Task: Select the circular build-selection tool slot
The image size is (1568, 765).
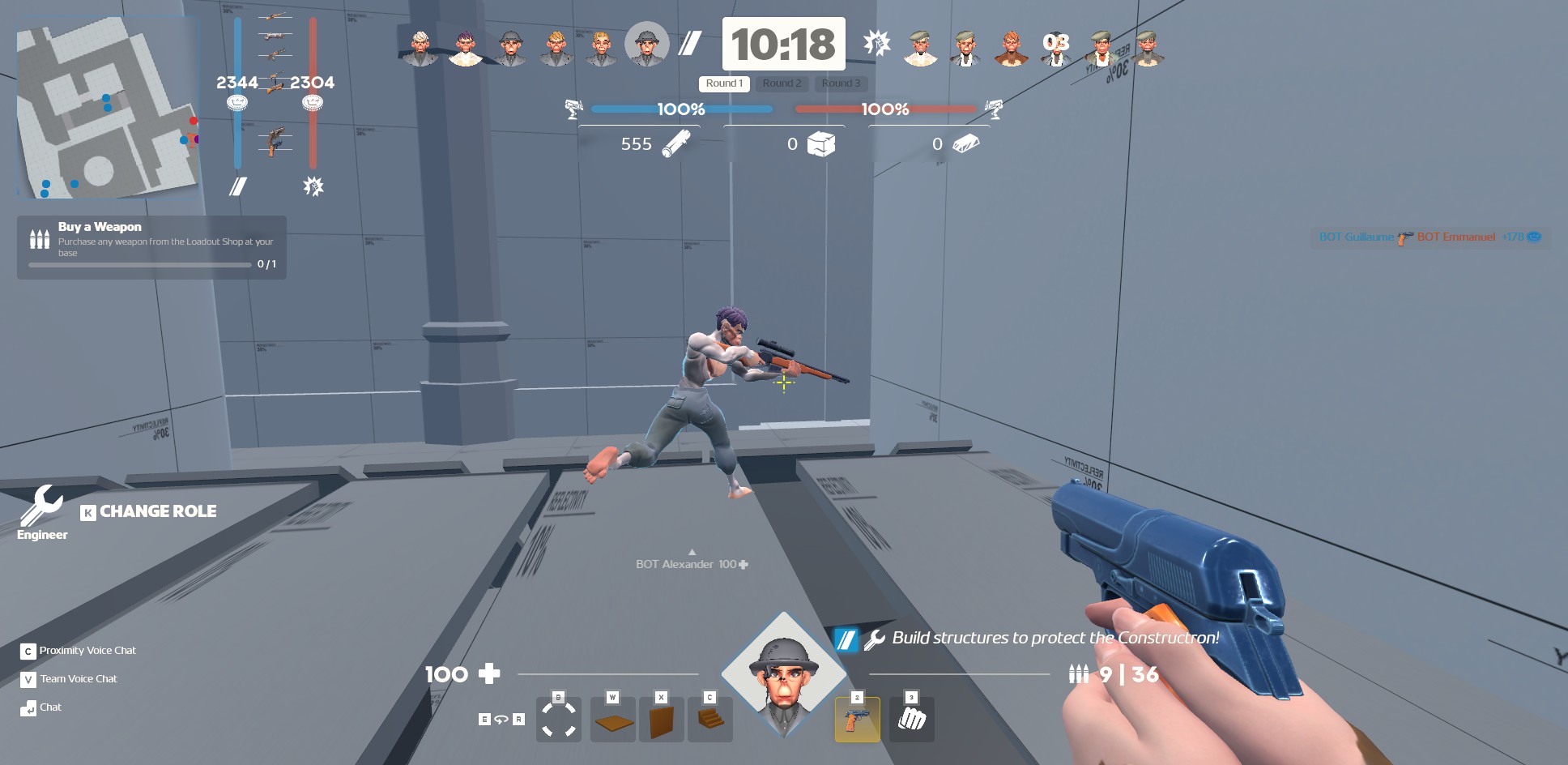Action: coord(558,720)
